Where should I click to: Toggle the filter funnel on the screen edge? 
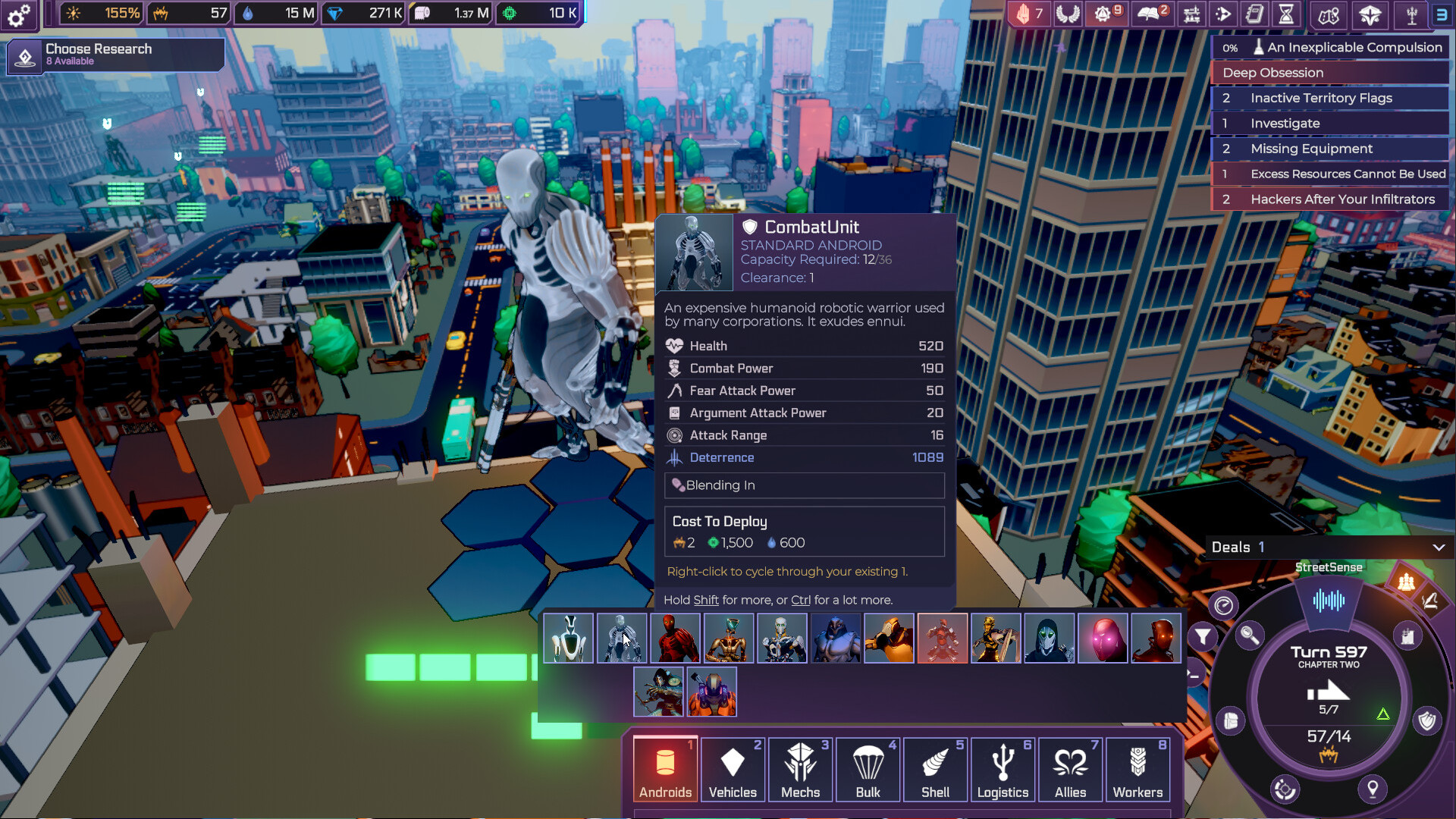pos(1203,635)
